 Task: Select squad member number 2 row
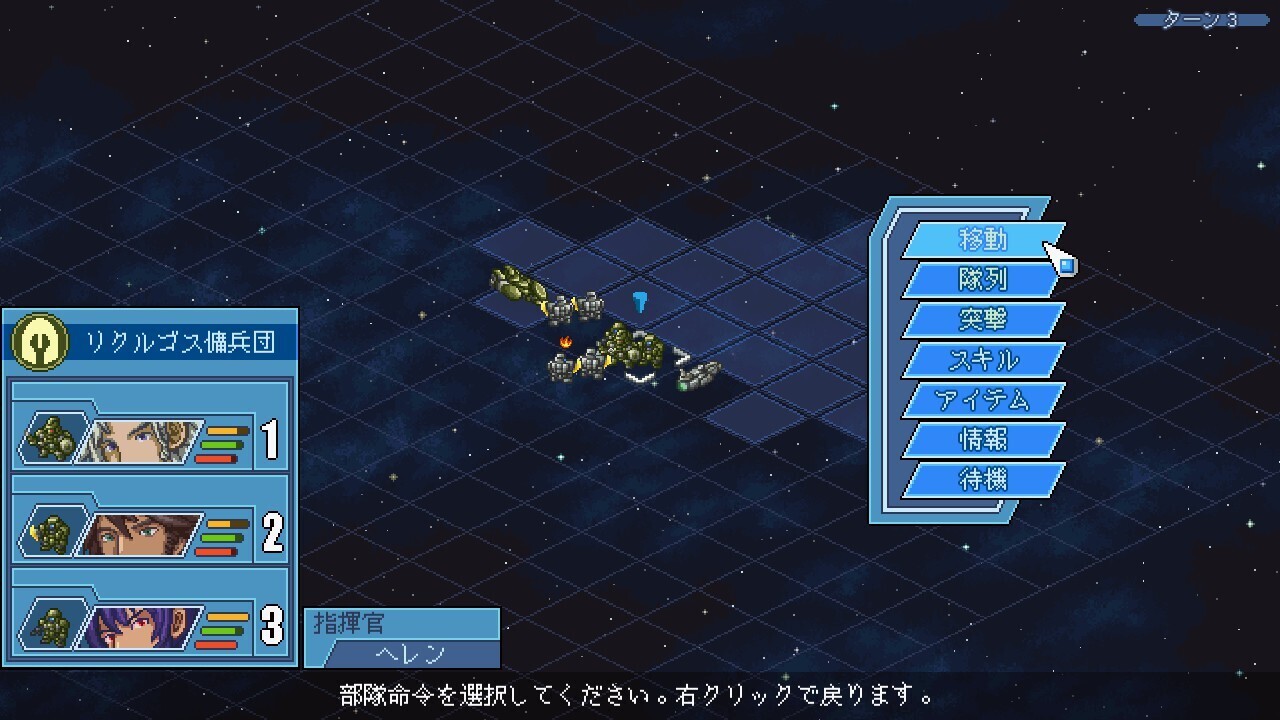point(150,532)
